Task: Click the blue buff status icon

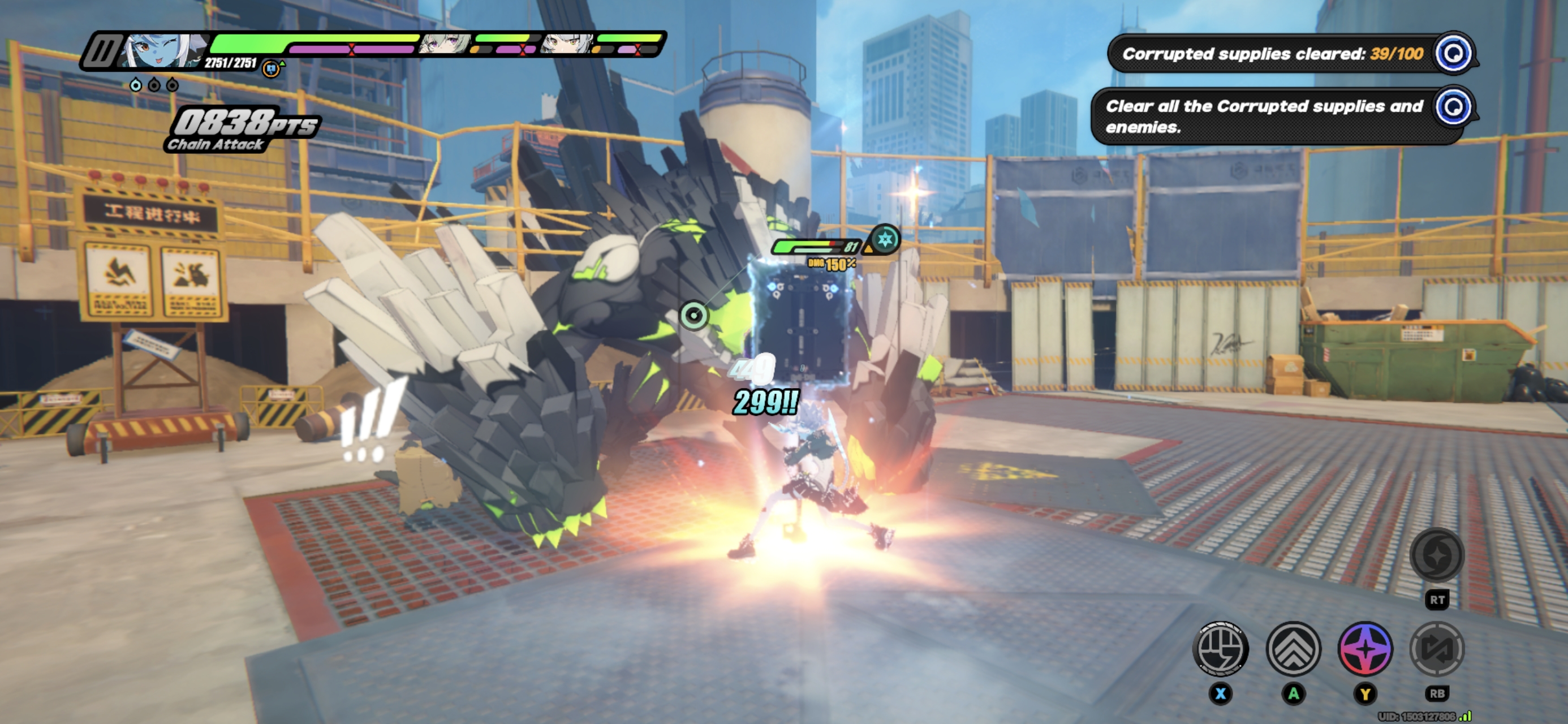Action: [x=271, y=69]
